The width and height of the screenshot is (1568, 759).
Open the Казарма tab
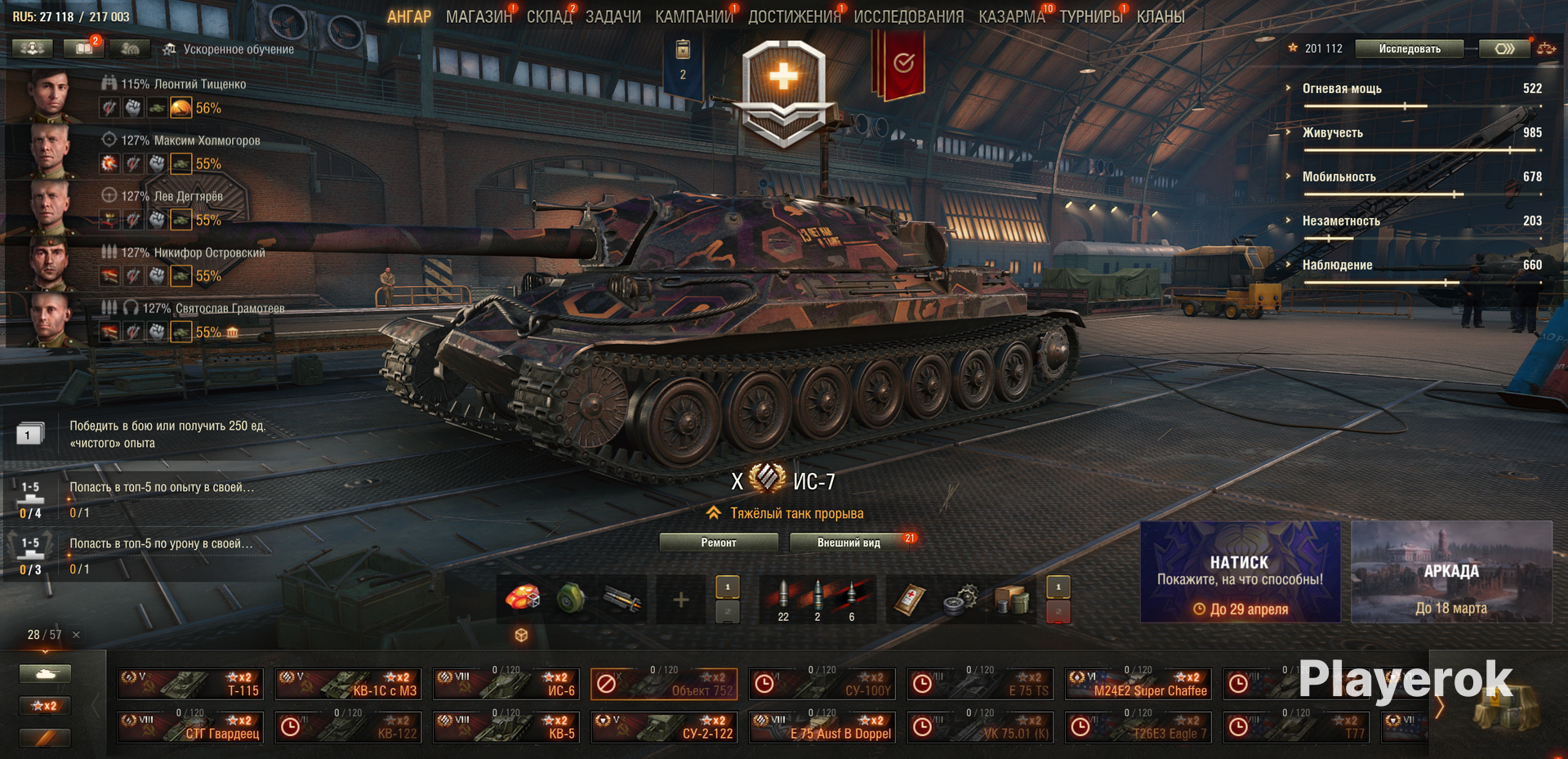pyautogui.click(x=1011, y=16)
